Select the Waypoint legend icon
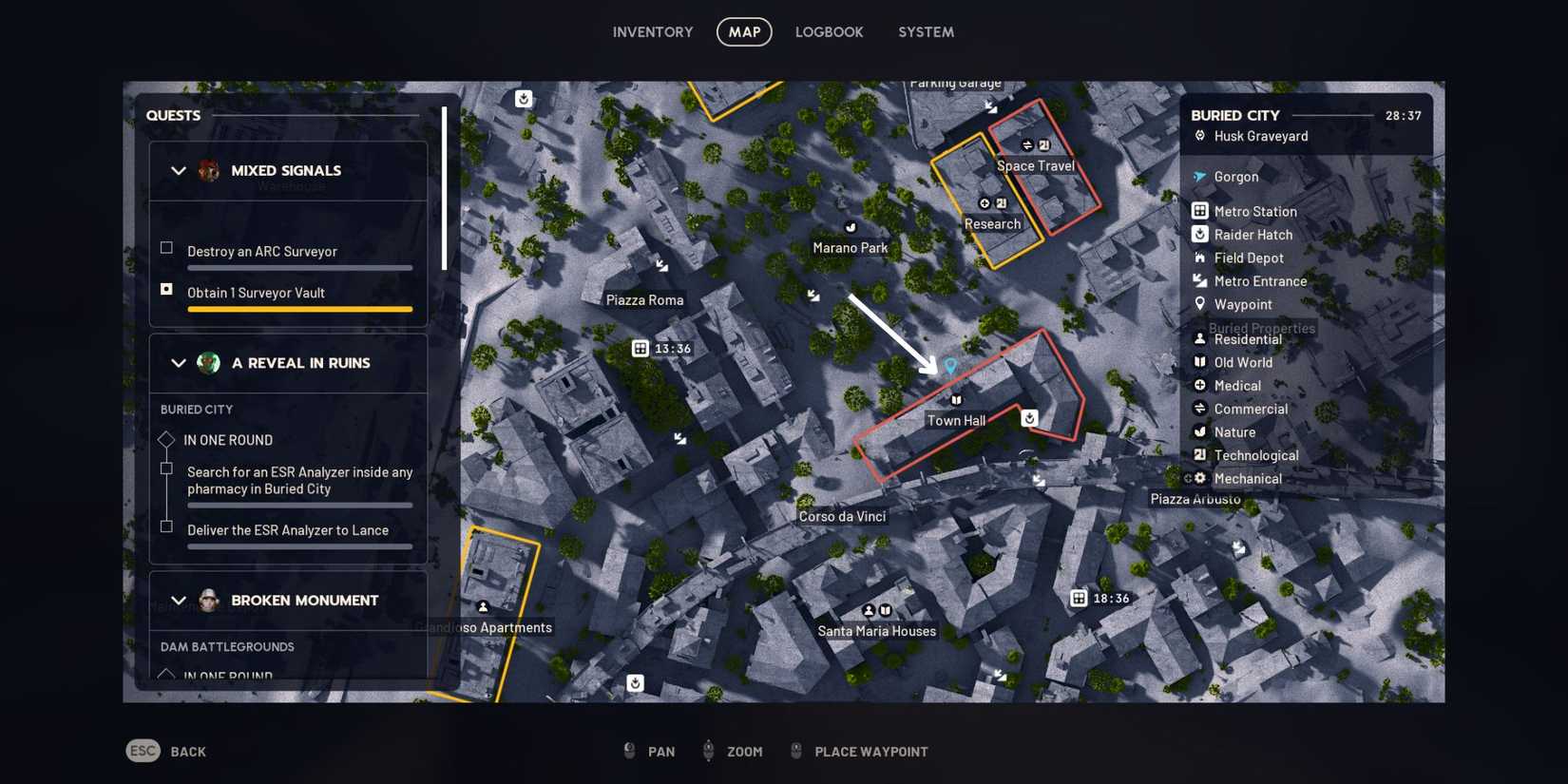Screen dimensions: 1568x784 click(1200, 304)
